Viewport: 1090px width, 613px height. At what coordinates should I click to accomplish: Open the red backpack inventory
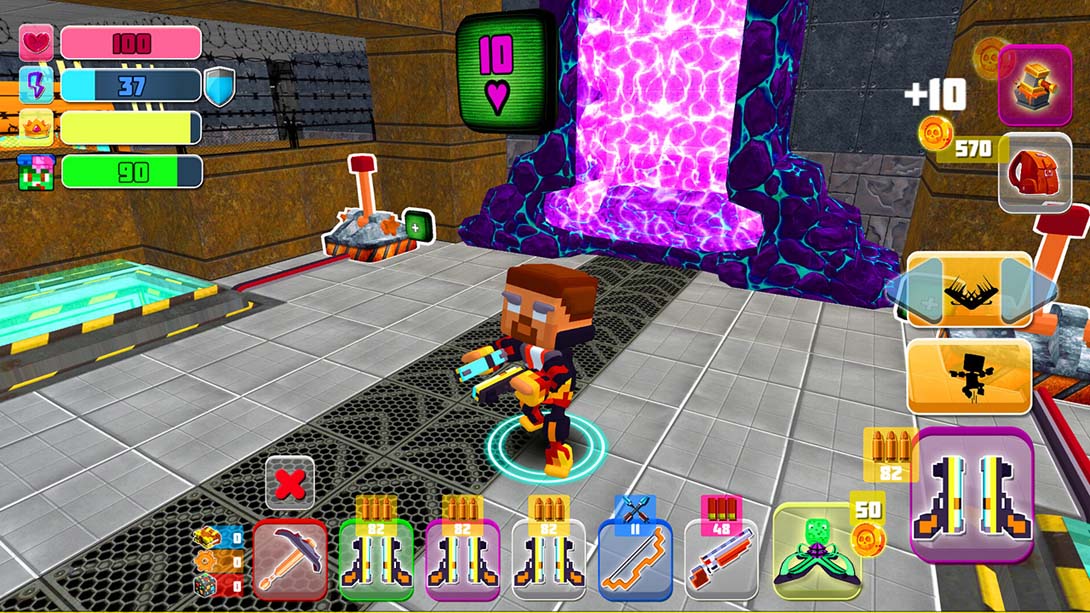(1034, 172)
